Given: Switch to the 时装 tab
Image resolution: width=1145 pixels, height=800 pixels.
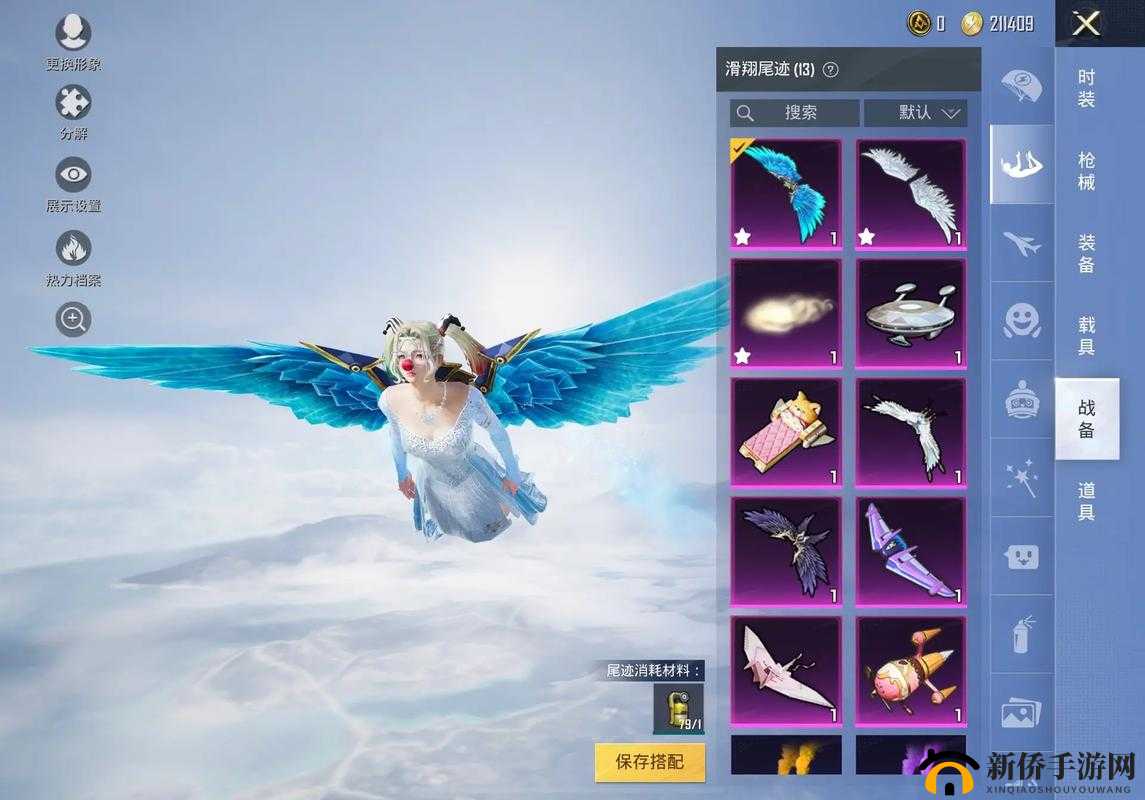Looking at the screenshot, I should click(1086, 88).
